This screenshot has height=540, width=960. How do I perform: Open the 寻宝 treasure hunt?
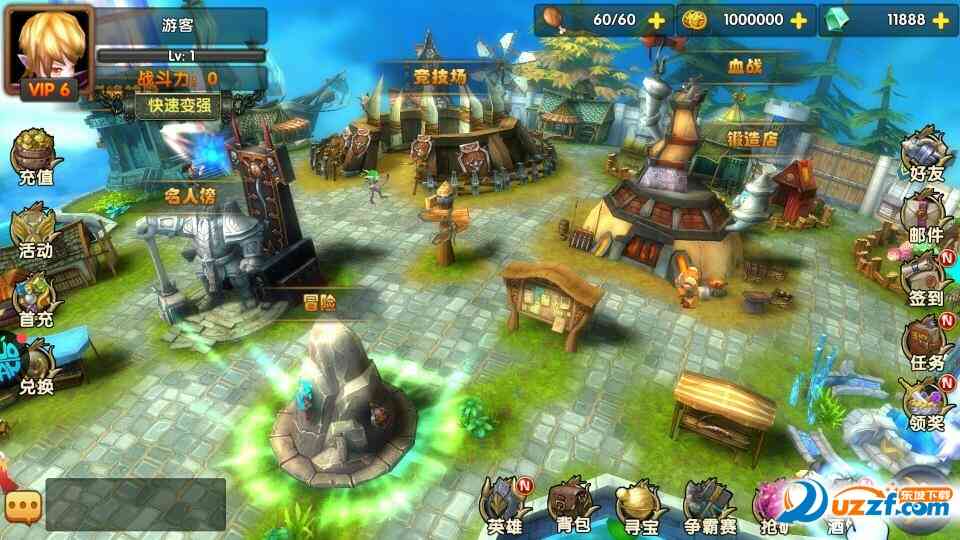pyautogui.click(x=640, y=503)
